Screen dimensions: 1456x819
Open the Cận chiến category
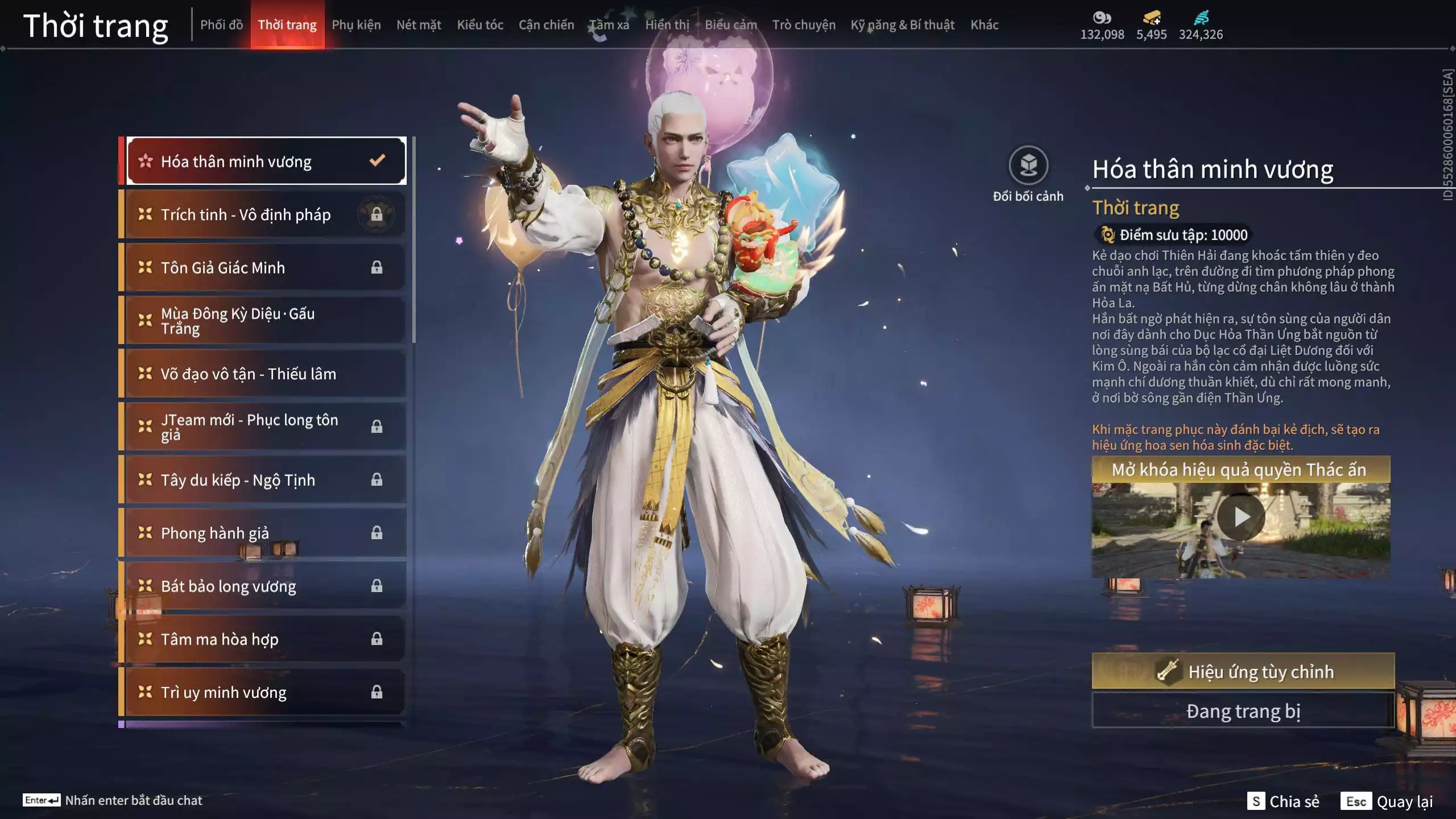click(x=546, y=25)
